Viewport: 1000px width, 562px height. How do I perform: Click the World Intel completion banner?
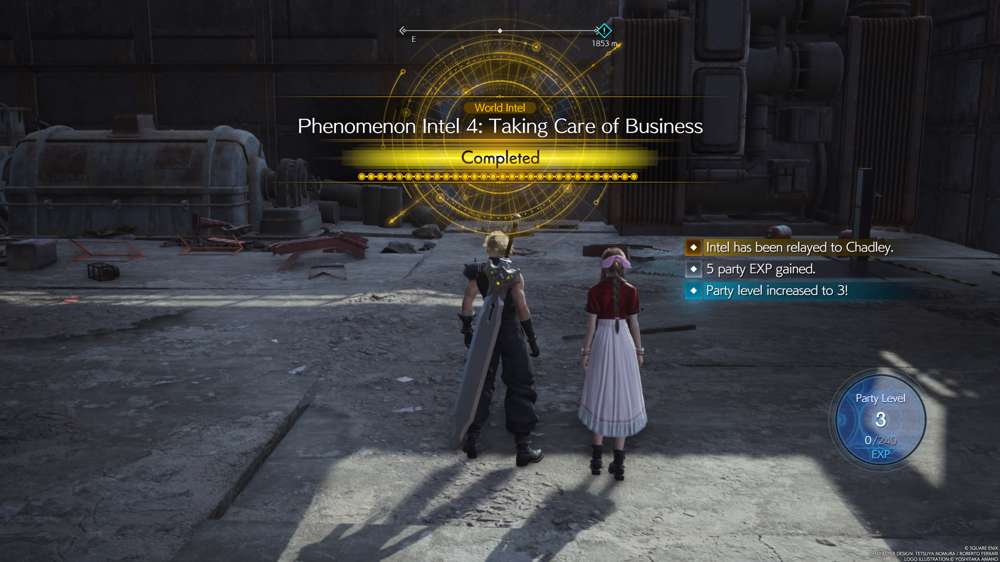(x=500, y=157)
